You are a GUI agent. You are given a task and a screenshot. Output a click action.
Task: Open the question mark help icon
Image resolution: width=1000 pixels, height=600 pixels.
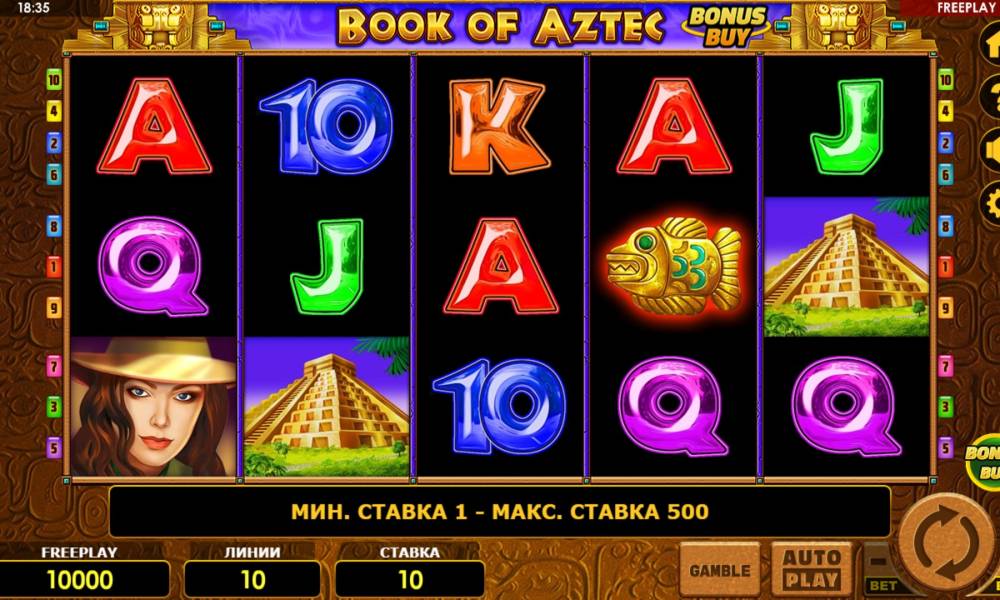pos(990,97)
